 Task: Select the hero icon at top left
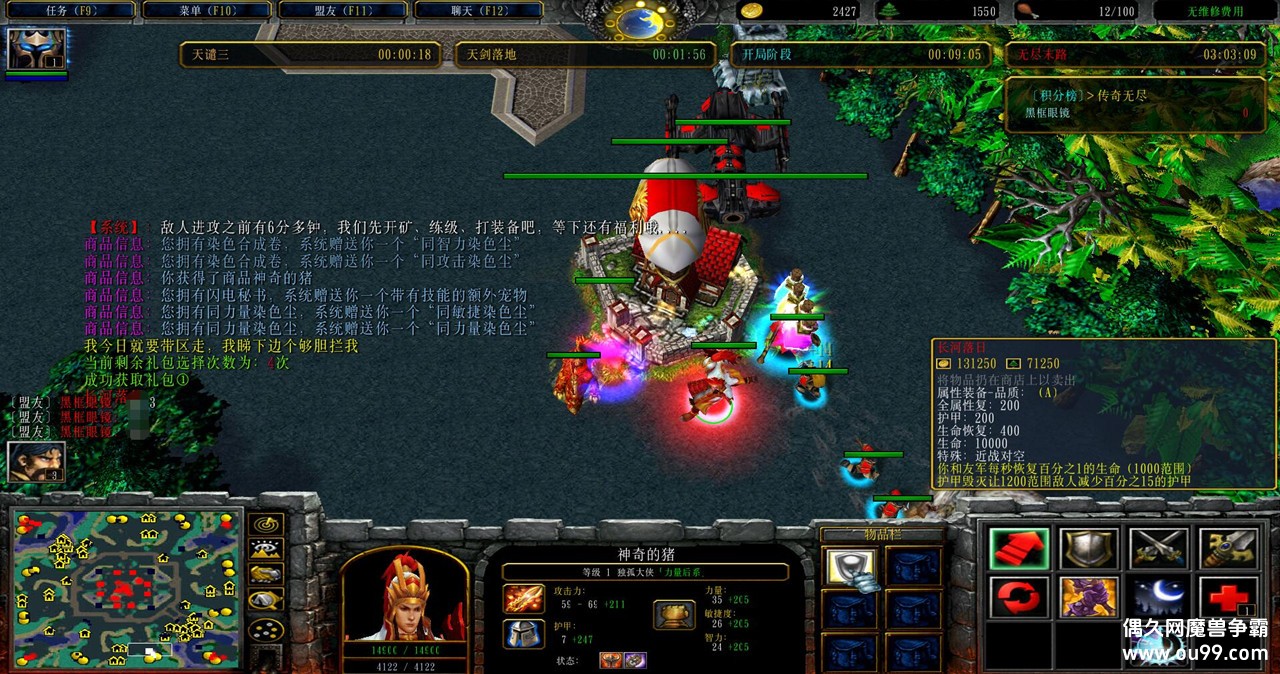point(37,49)
